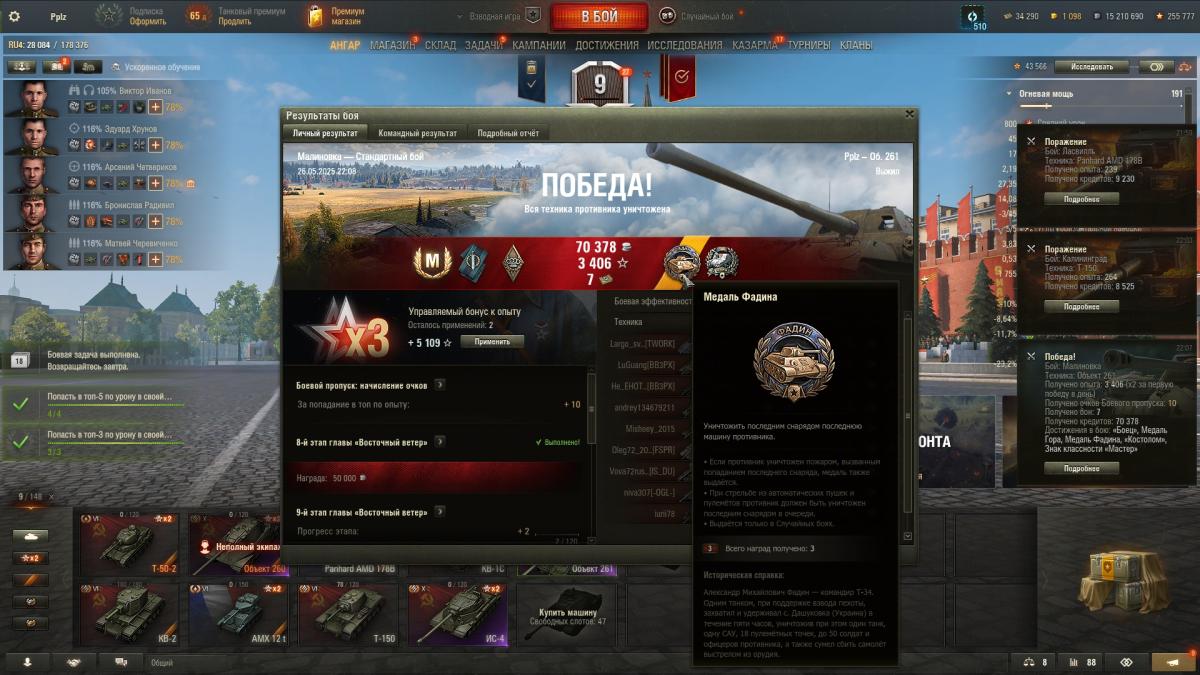Image resolution: width=1200 pixels, height=675 pixels.
Task: Click the Исследовать button
Action: [x=1091, y=67]
